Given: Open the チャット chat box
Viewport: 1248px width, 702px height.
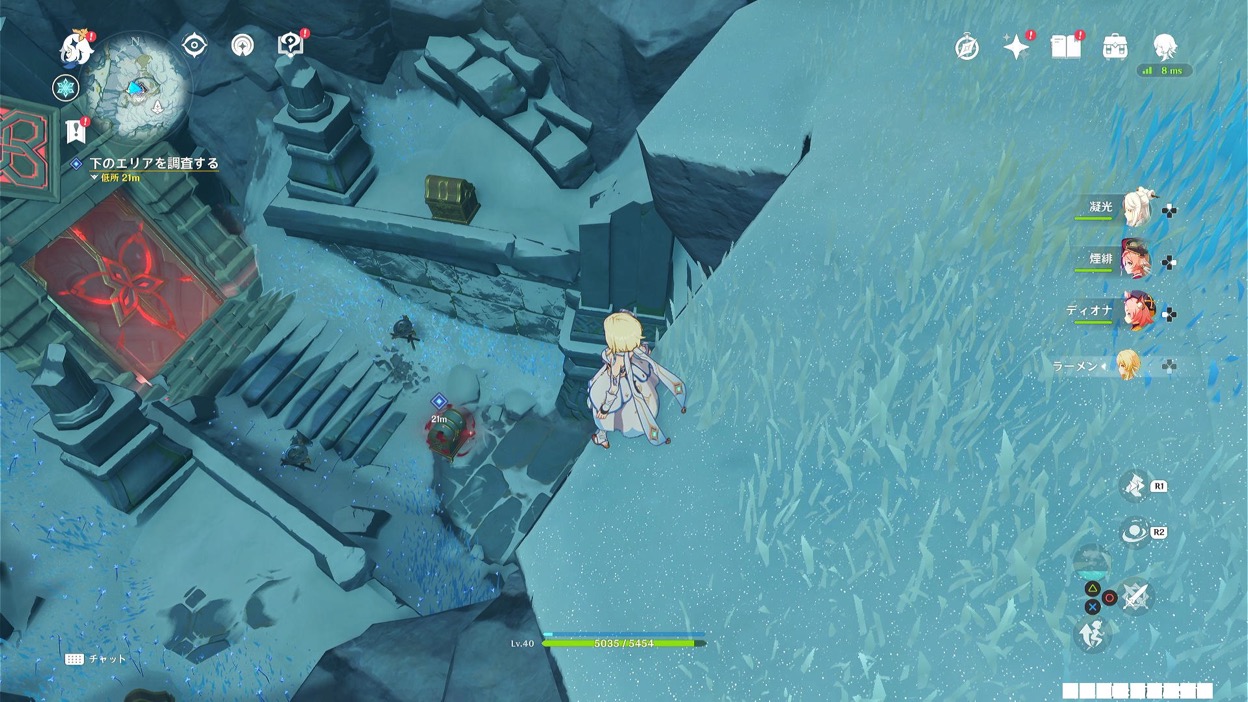Looking at the screenshot, I should click(x=96, y=659).
